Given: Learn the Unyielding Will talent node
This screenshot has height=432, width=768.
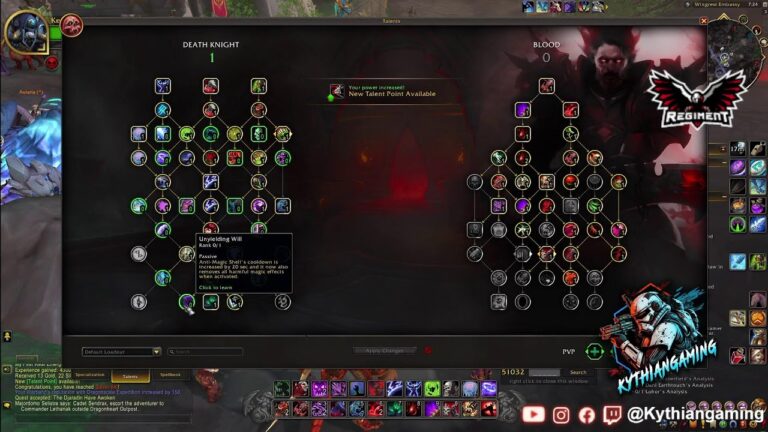Looking at the screenshot, I should 186,301.
